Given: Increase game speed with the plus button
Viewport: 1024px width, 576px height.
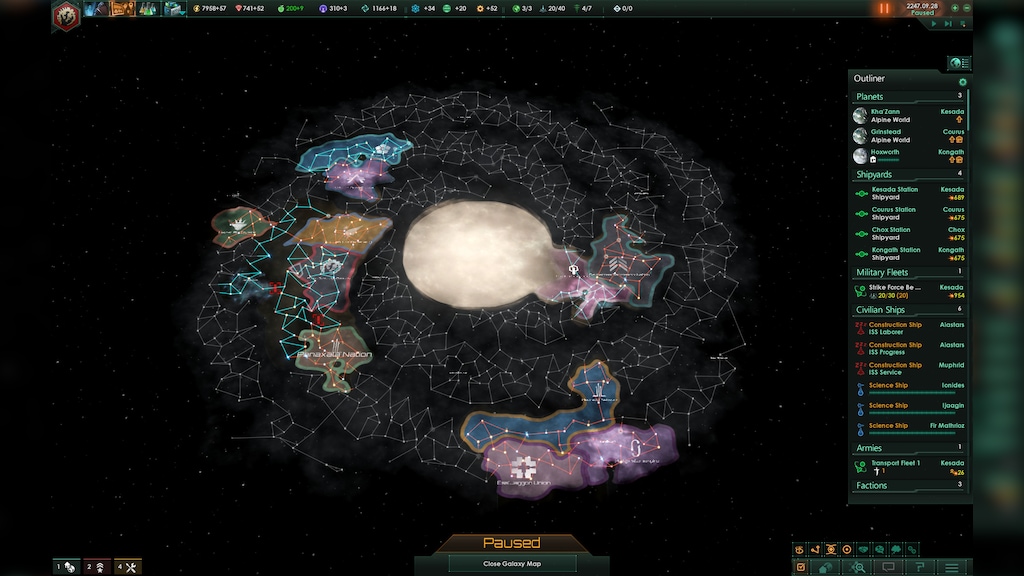Looking at the screenshot, I should (955, 9).
